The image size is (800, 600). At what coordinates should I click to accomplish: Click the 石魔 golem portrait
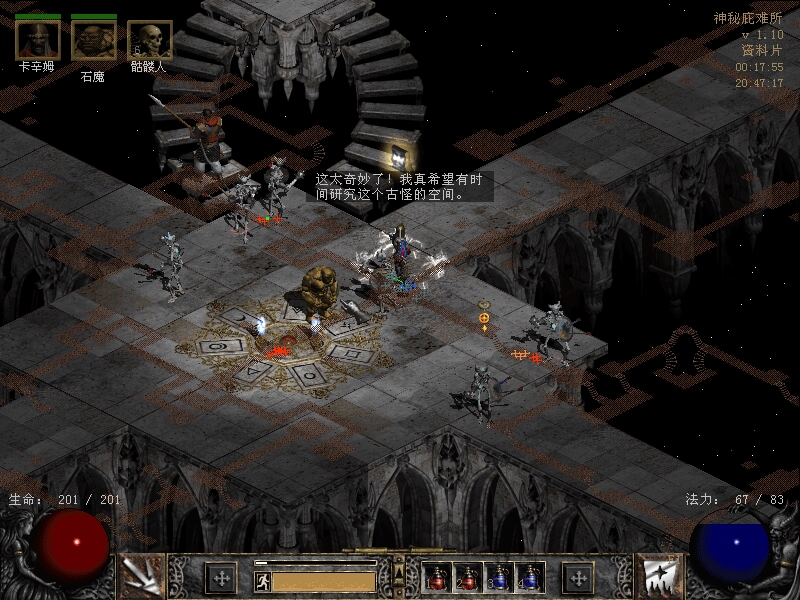click(x=93, y=39)
